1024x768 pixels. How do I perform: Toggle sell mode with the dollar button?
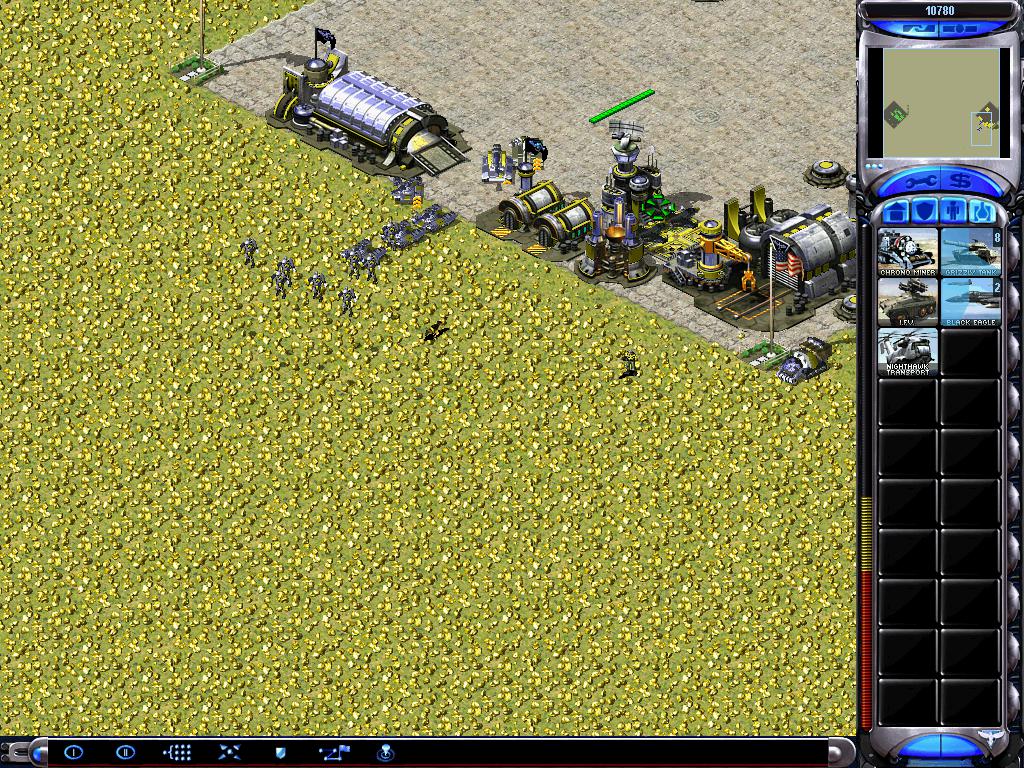point(958,182)
